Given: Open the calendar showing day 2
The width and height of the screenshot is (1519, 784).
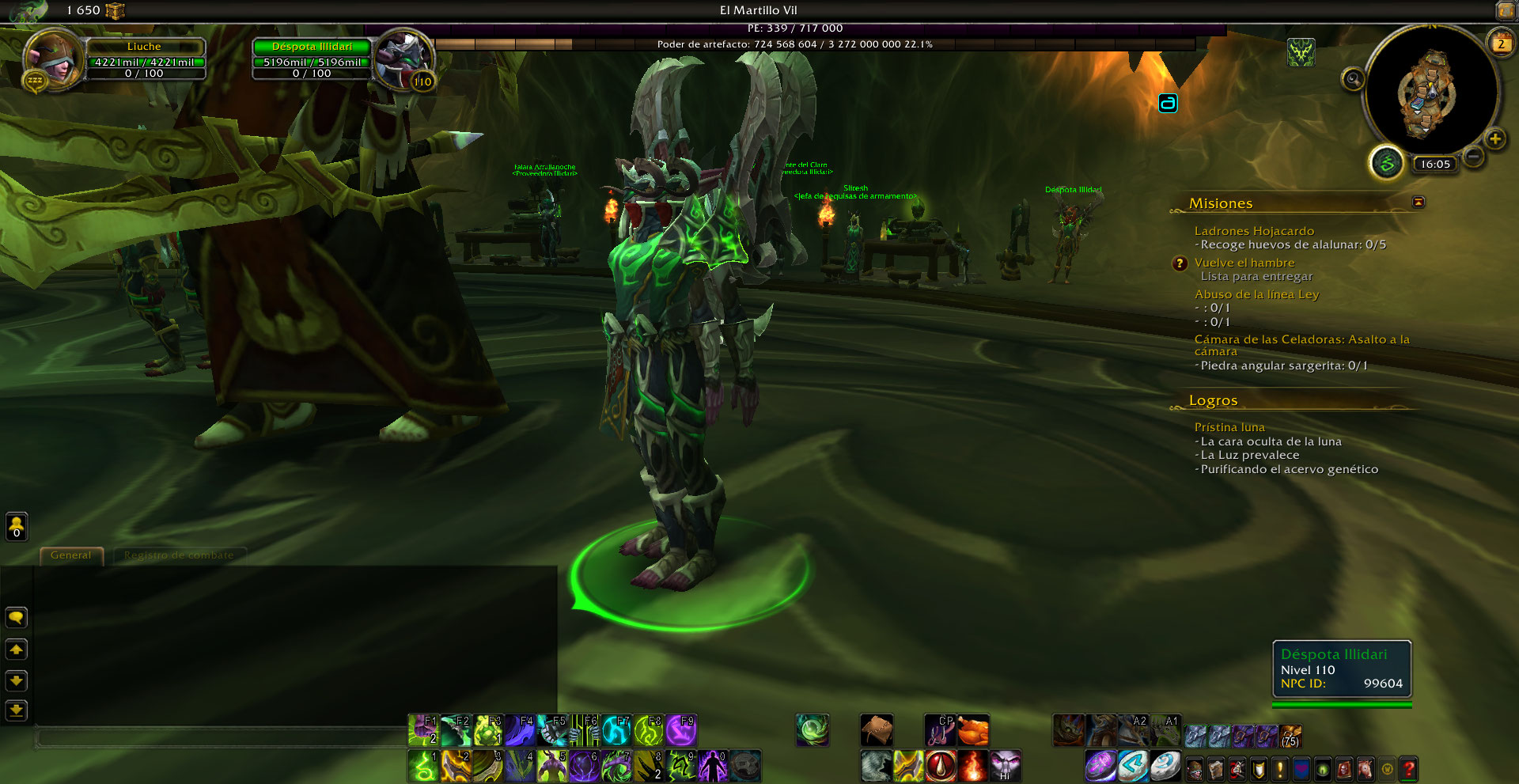Looking at the screenshot, I should (1500, 44).
